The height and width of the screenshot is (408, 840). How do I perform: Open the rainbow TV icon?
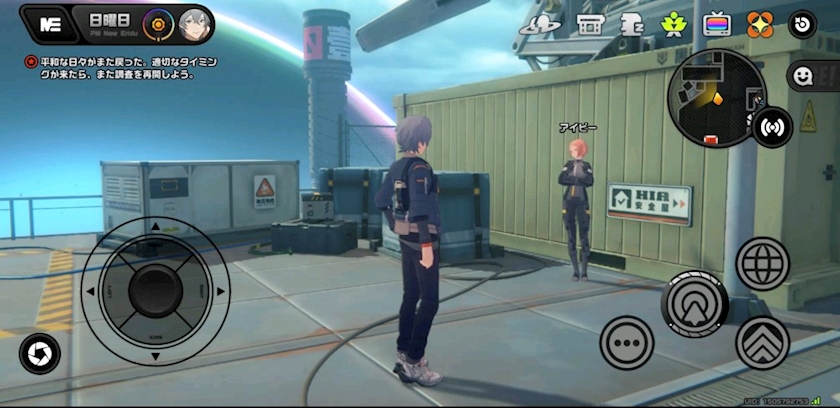click(716, 24)
